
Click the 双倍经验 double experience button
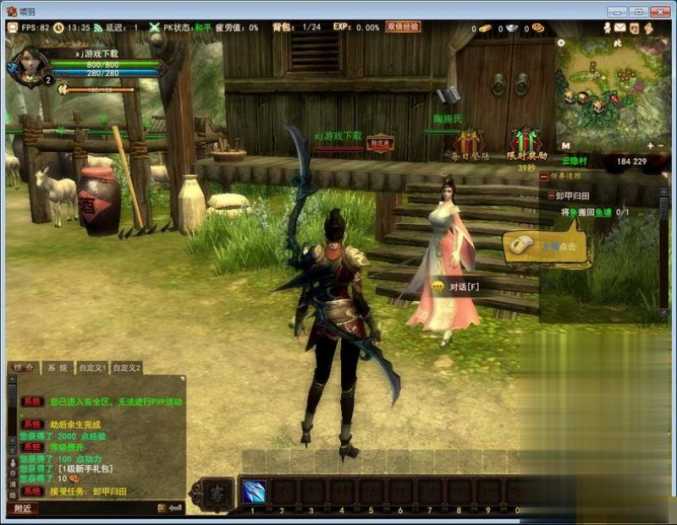click(x=402, y=26)
